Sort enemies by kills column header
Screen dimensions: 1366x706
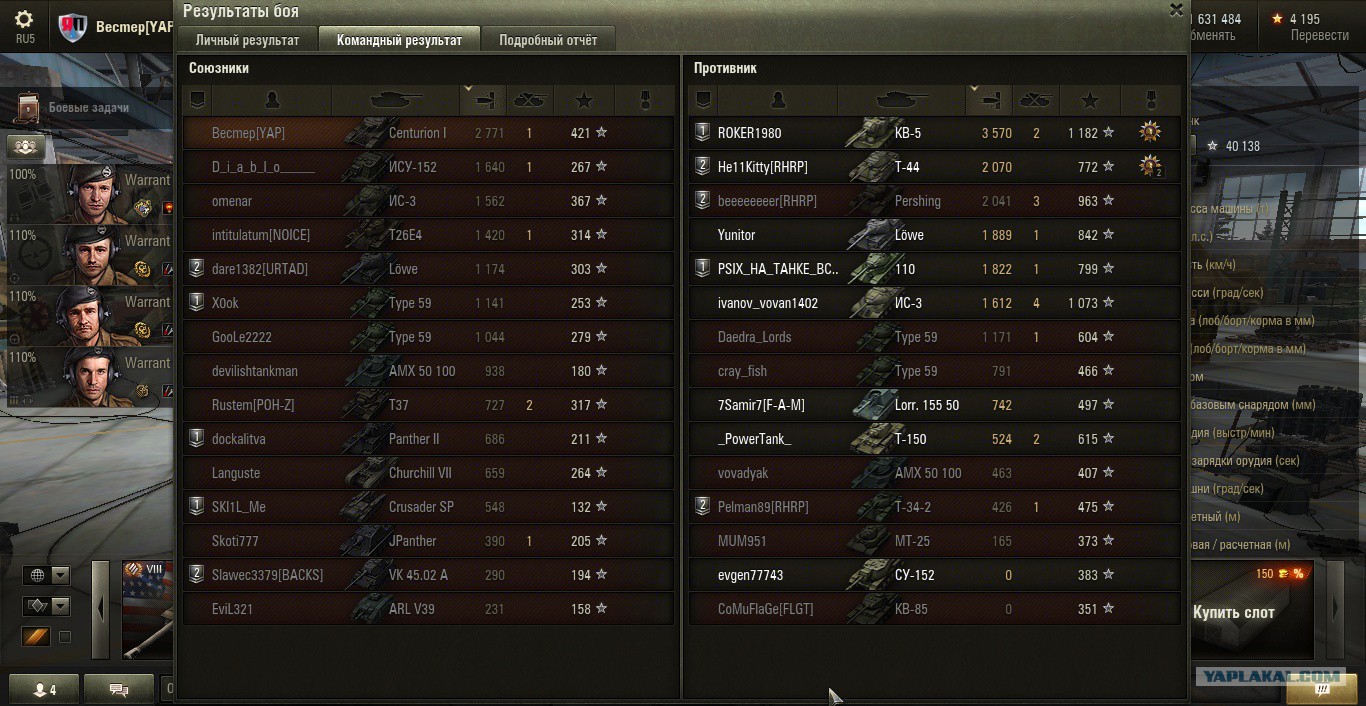pyautogui.click(x=1035, y=100)
